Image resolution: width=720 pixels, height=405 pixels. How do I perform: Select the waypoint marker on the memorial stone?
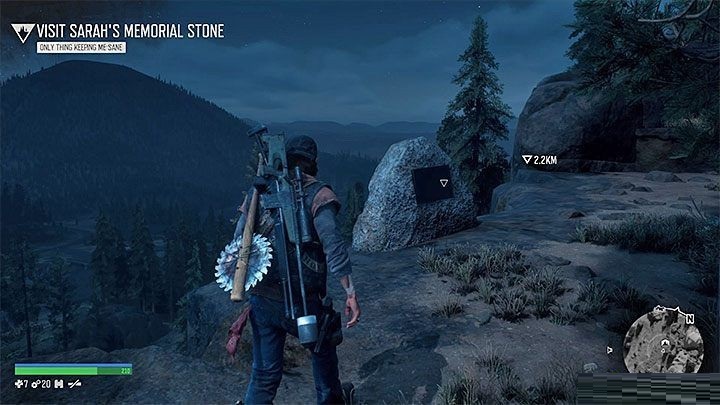(x=434, y=184)
